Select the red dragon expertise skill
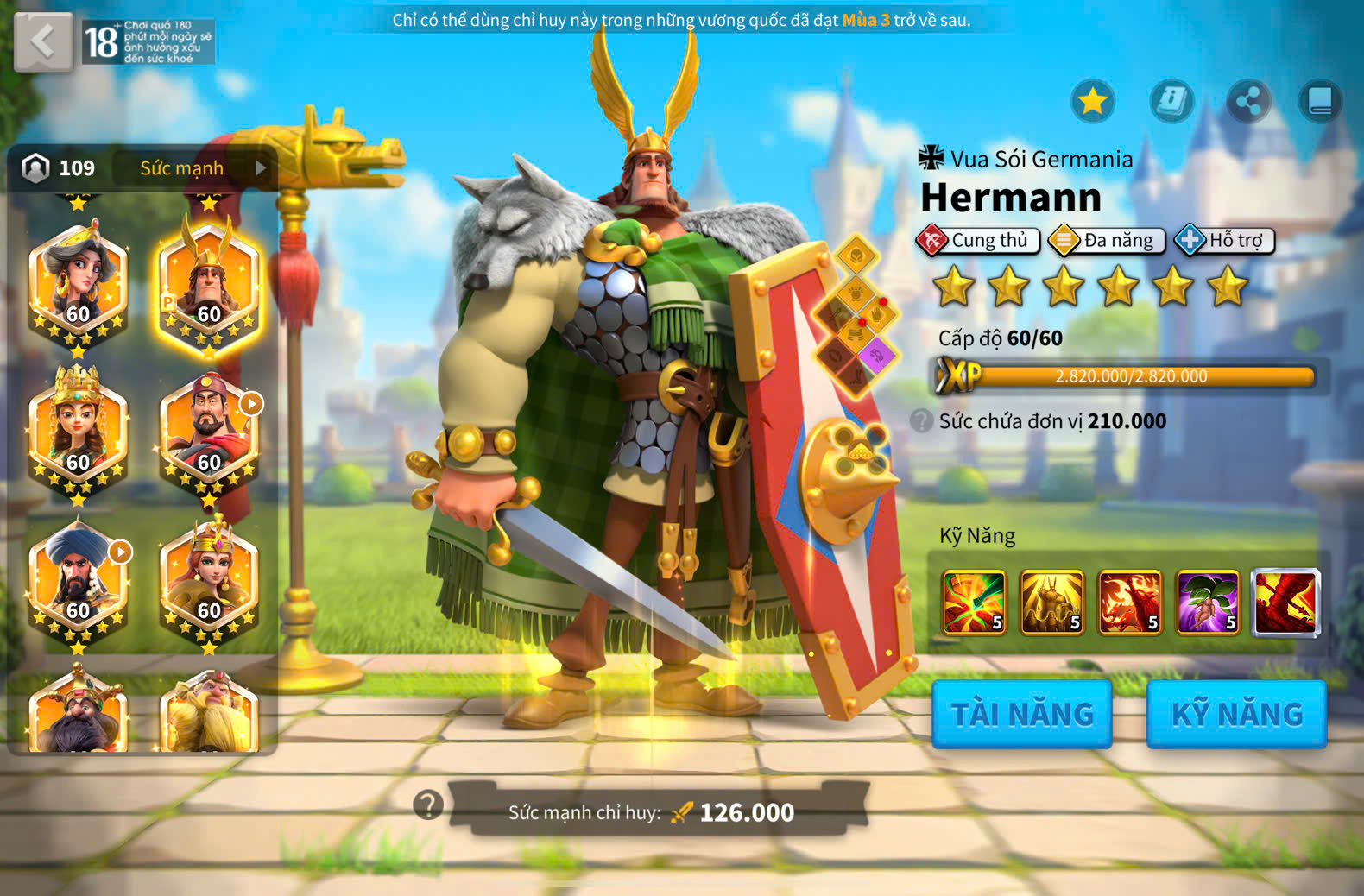Screen dimensions: 1364x896 point(1285,602)
